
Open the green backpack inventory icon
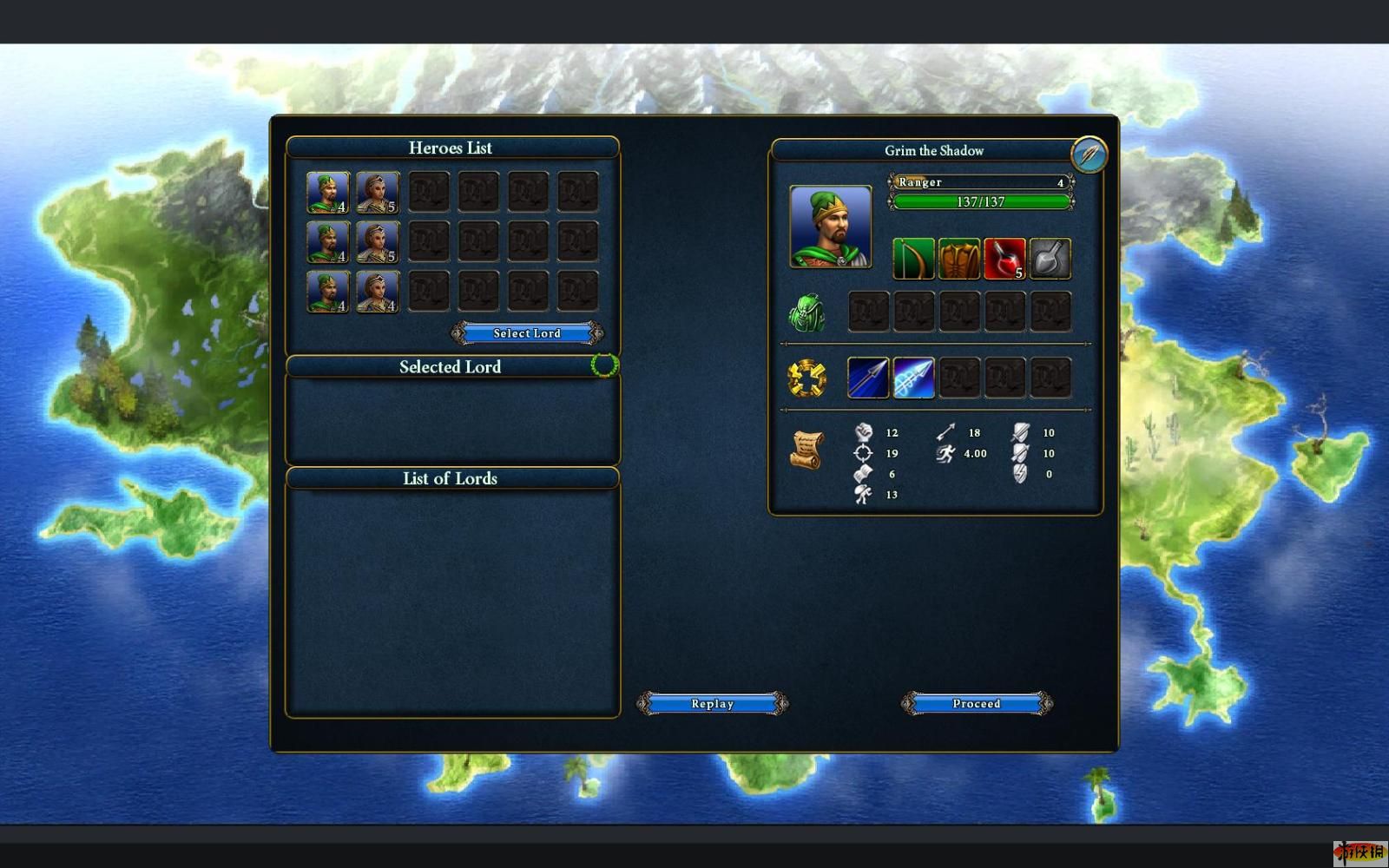point(806,312)
